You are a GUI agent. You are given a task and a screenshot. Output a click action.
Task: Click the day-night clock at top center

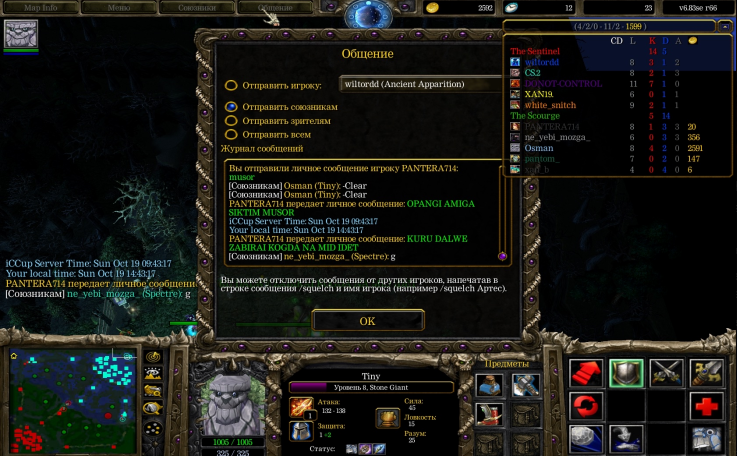click(369, 12)
